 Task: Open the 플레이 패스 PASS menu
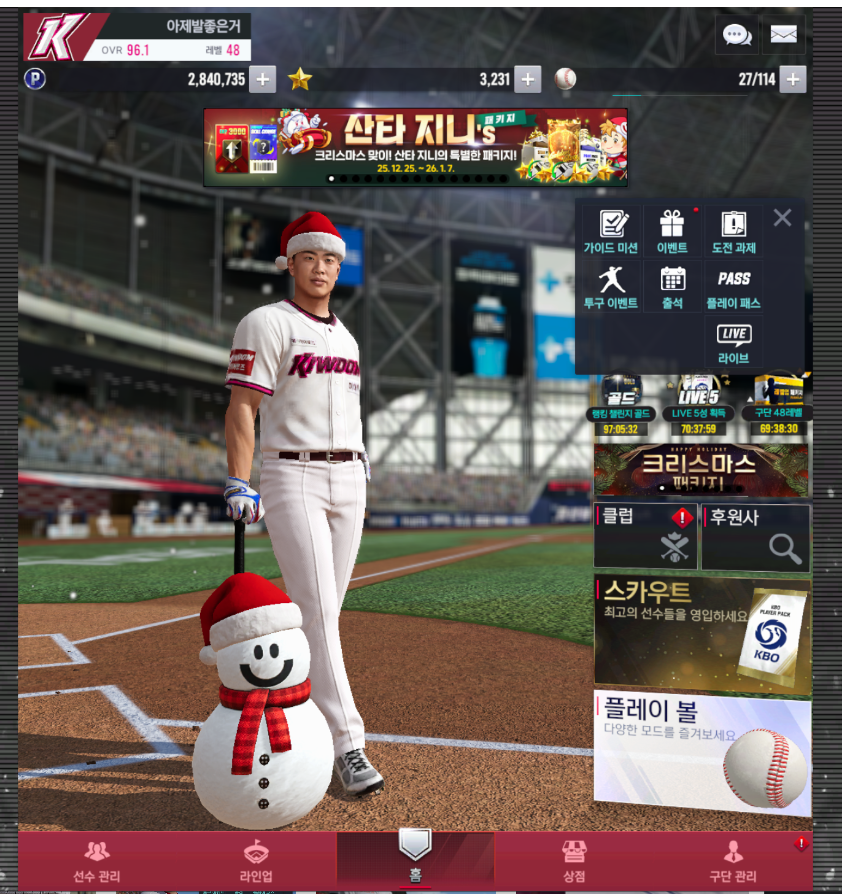point(733,287)
